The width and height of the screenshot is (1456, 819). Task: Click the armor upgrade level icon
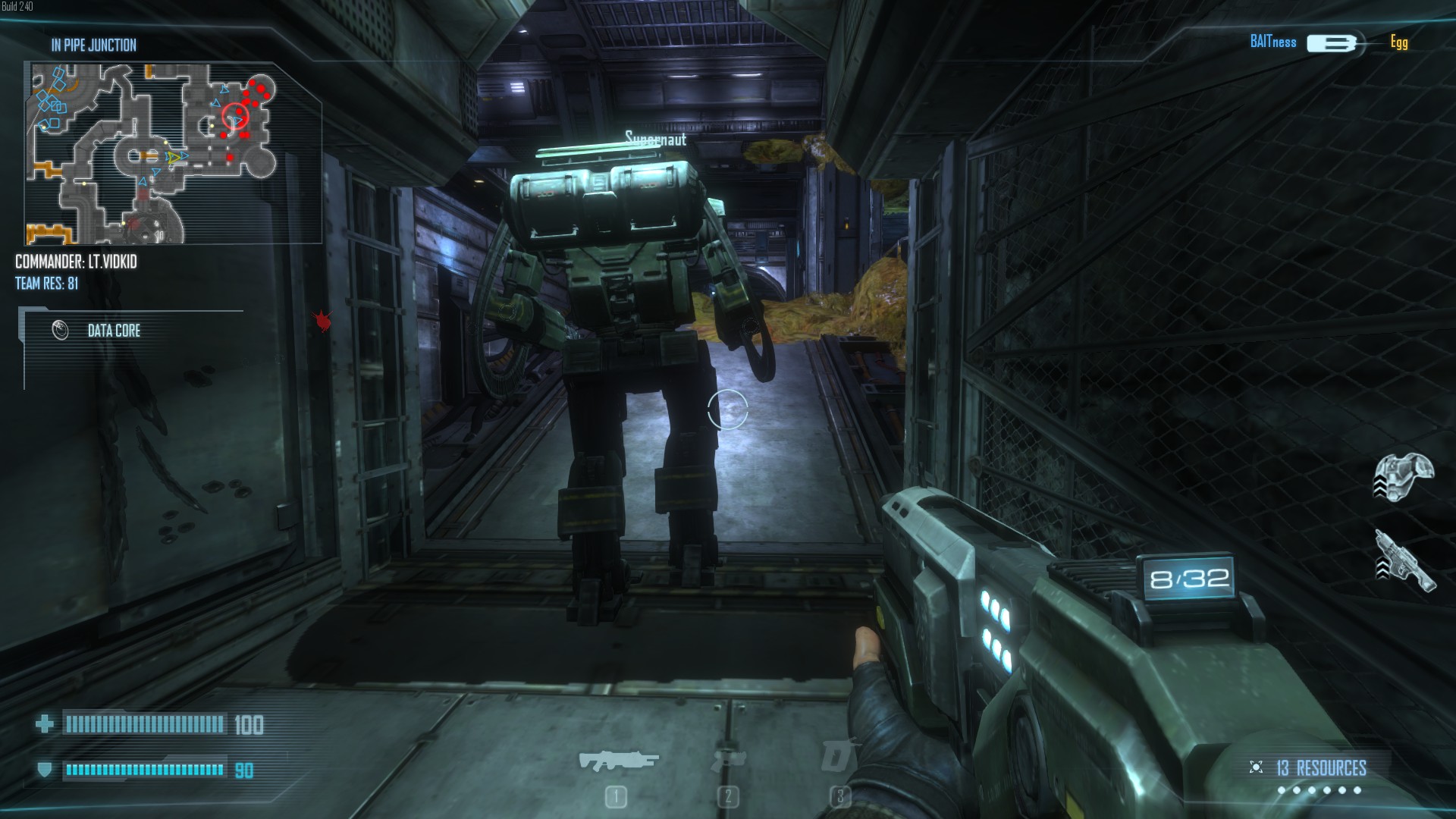click(1404, 476)
